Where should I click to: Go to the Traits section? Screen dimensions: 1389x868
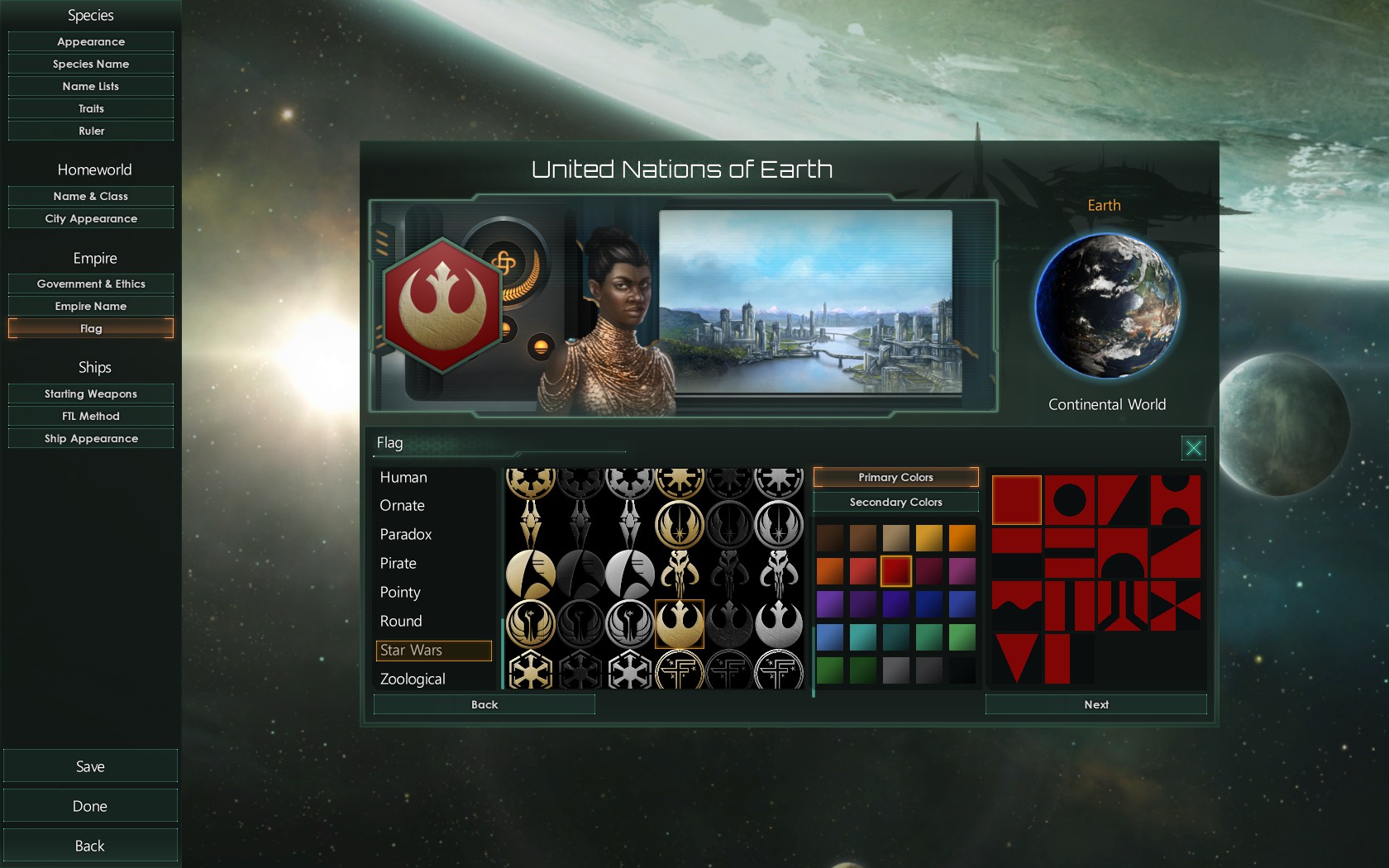pos(91,108)
